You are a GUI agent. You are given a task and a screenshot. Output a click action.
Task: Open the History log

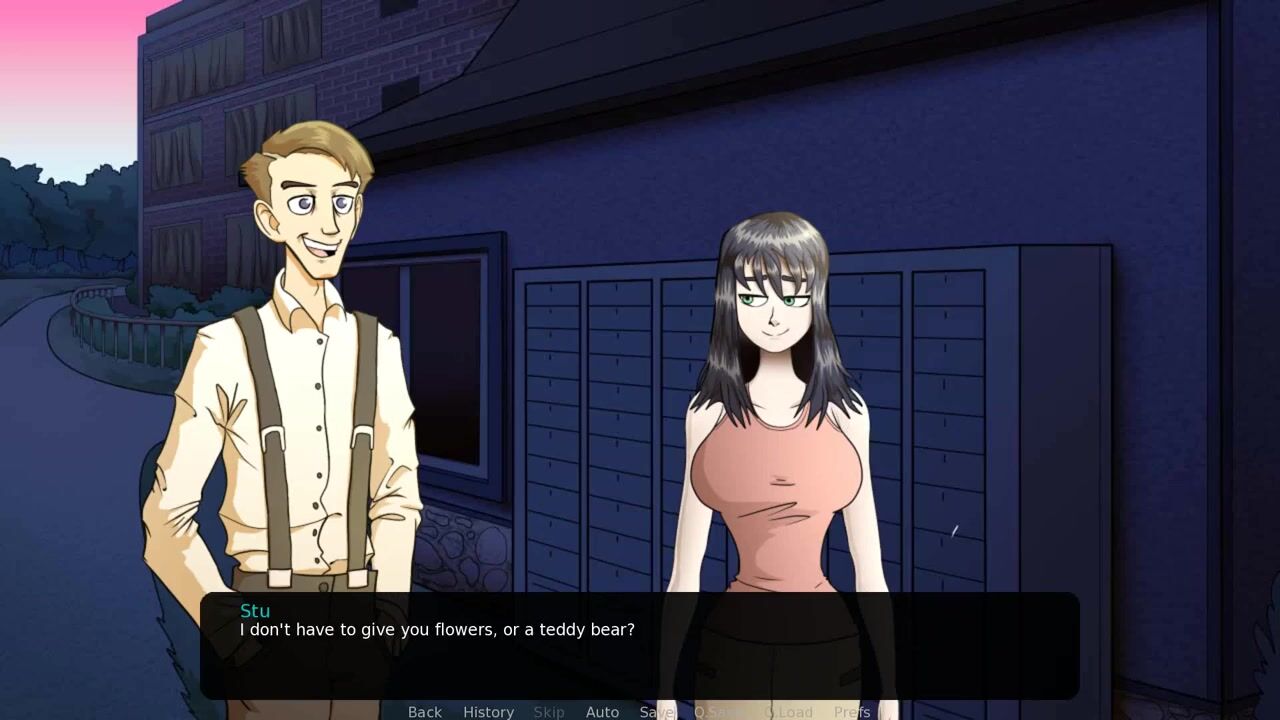[x=488, y=711]
